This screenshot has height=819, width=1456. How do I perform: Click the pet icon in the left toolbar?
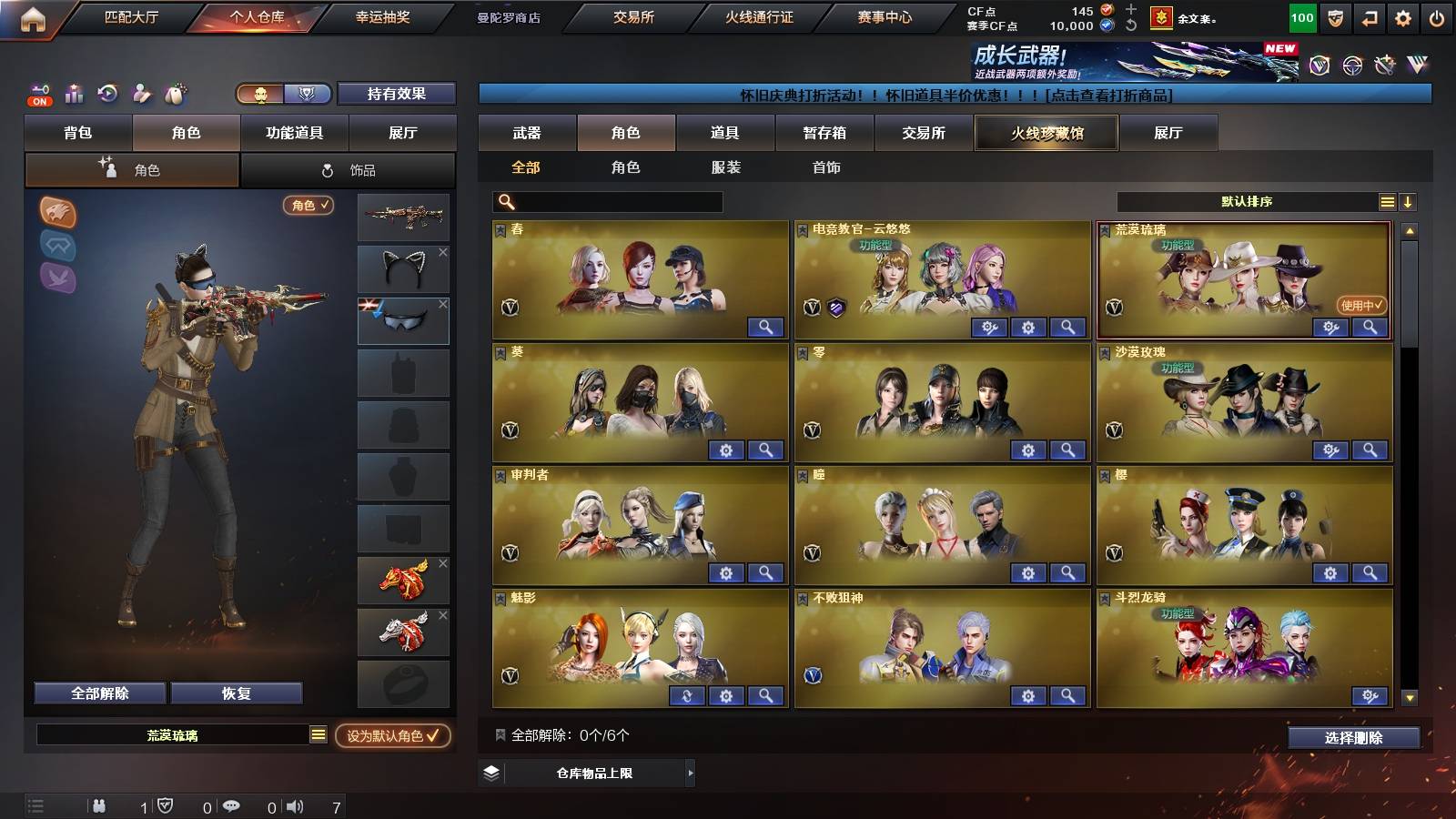175,94
